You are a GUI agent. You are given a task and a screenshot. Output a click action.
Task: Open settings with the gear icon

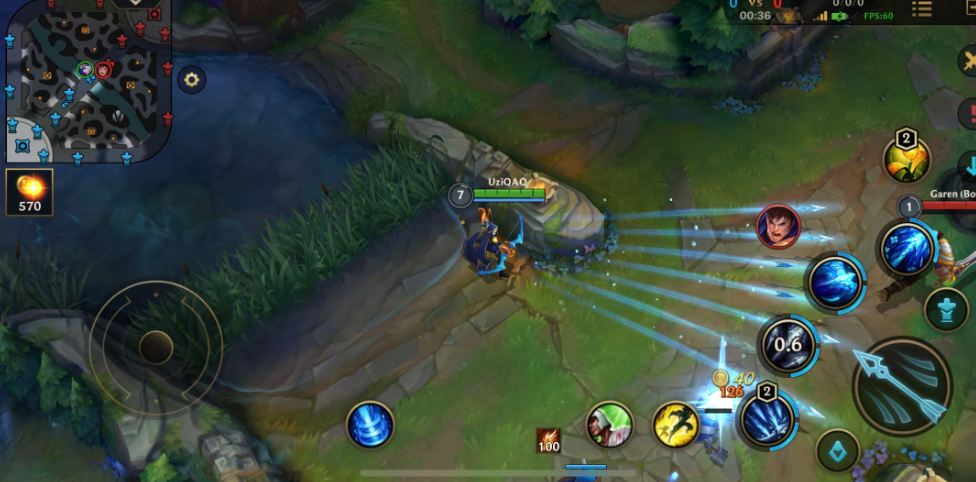pyautogui.click(x=192, y=79)
